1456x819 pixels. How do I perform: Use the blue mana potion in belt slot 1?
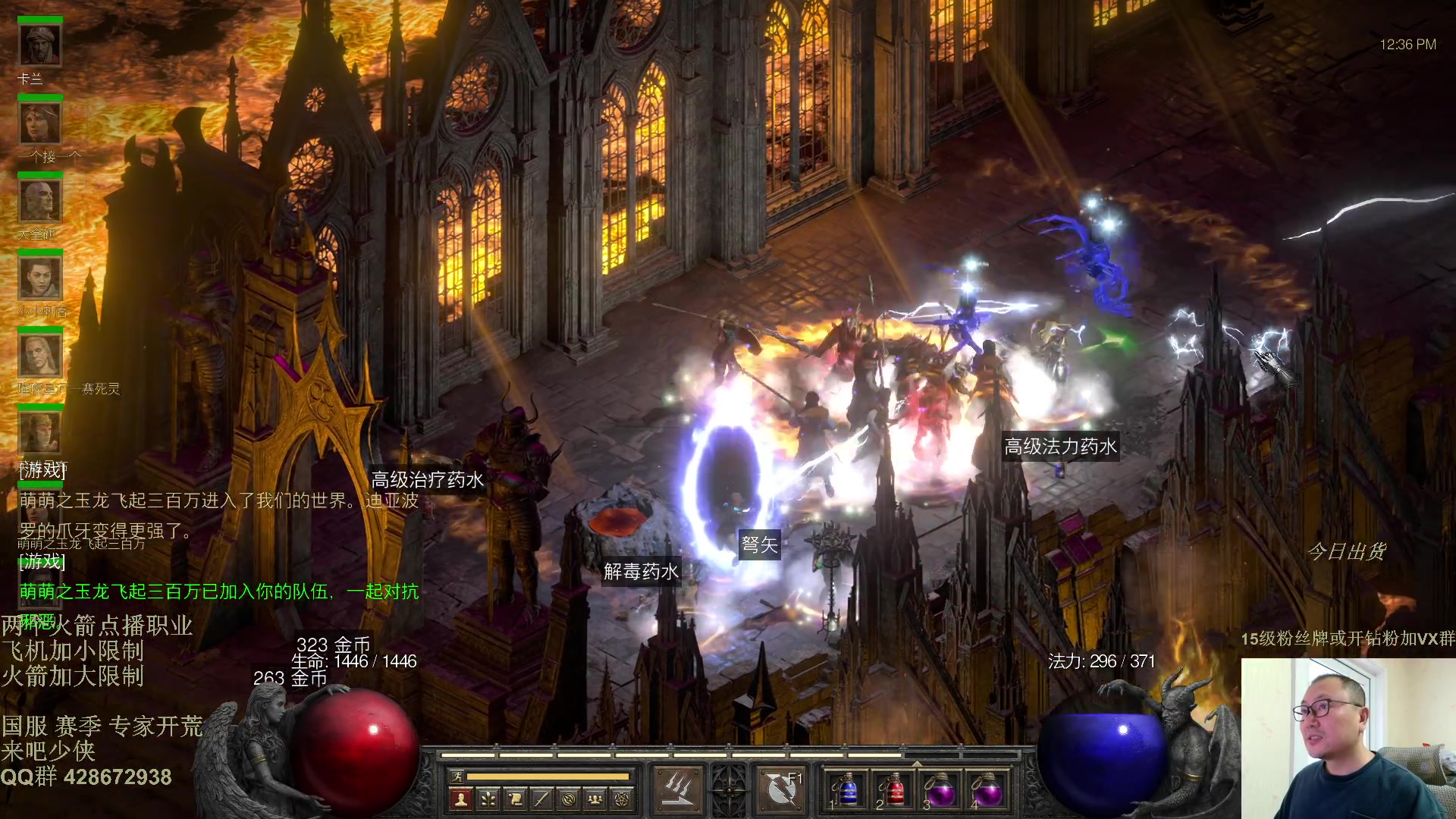coord(848,791)
